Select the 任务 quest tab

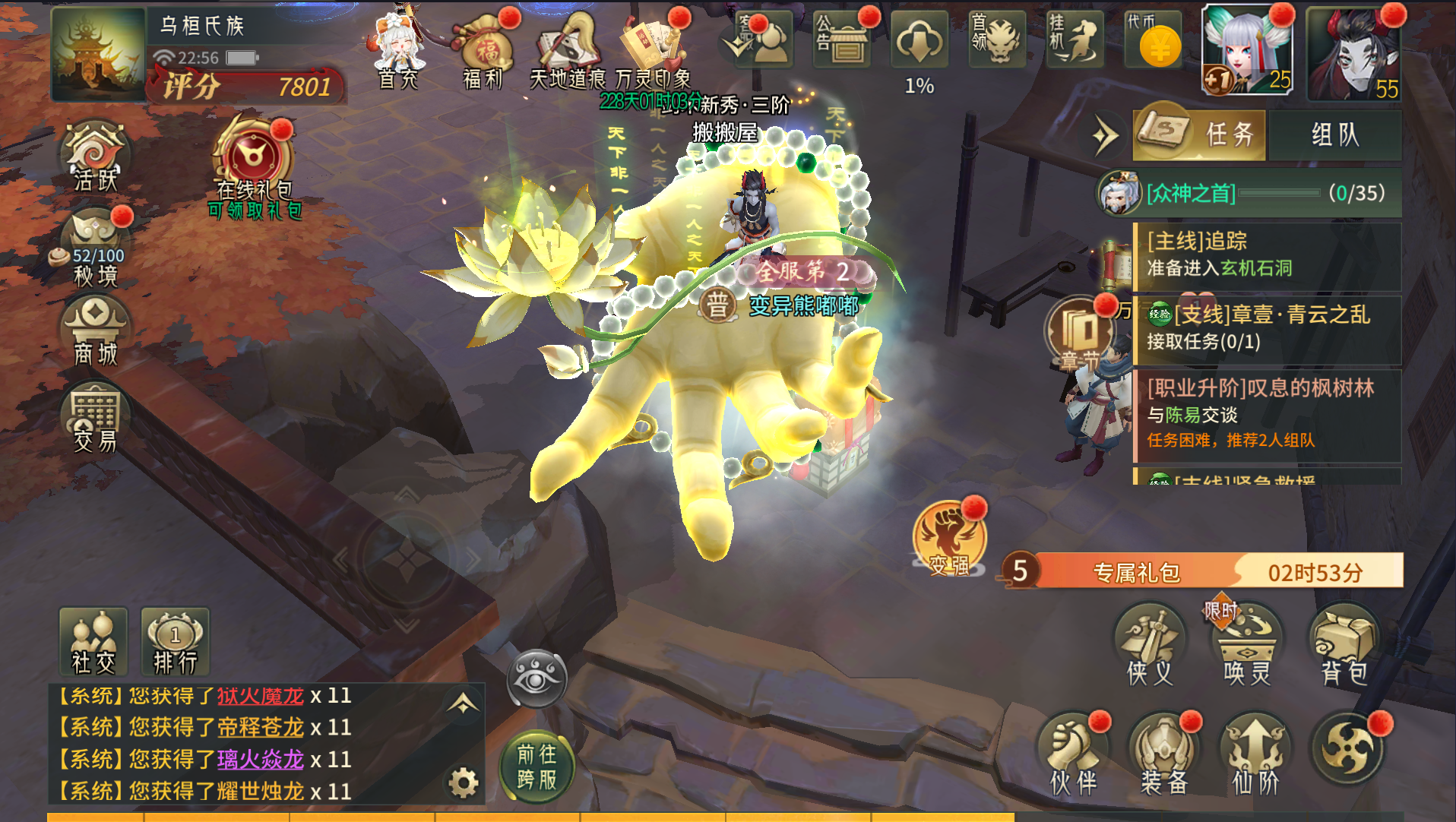click(x=1199, y=135)
